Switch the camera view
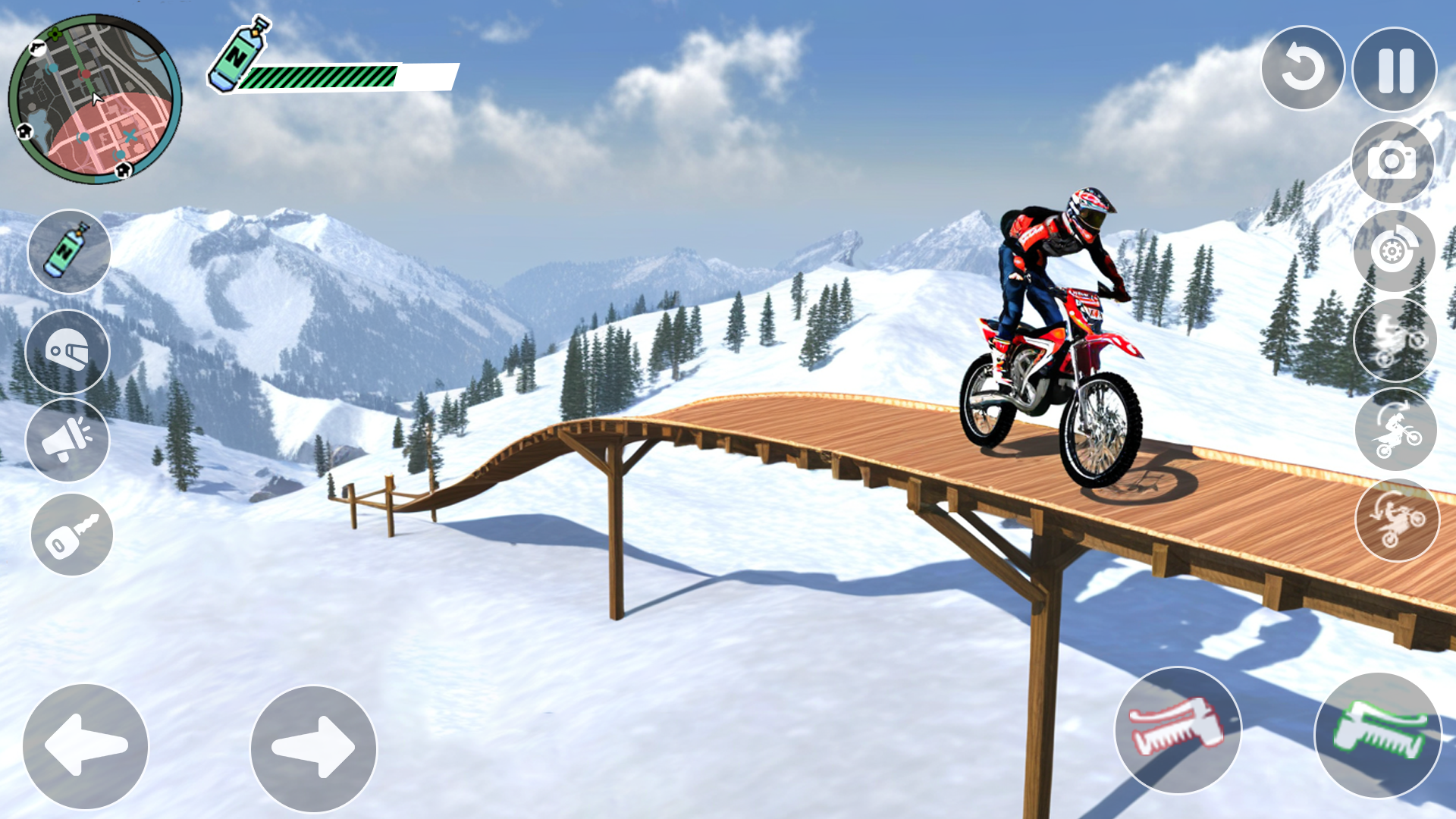1456x819 pixels. 1394,162
